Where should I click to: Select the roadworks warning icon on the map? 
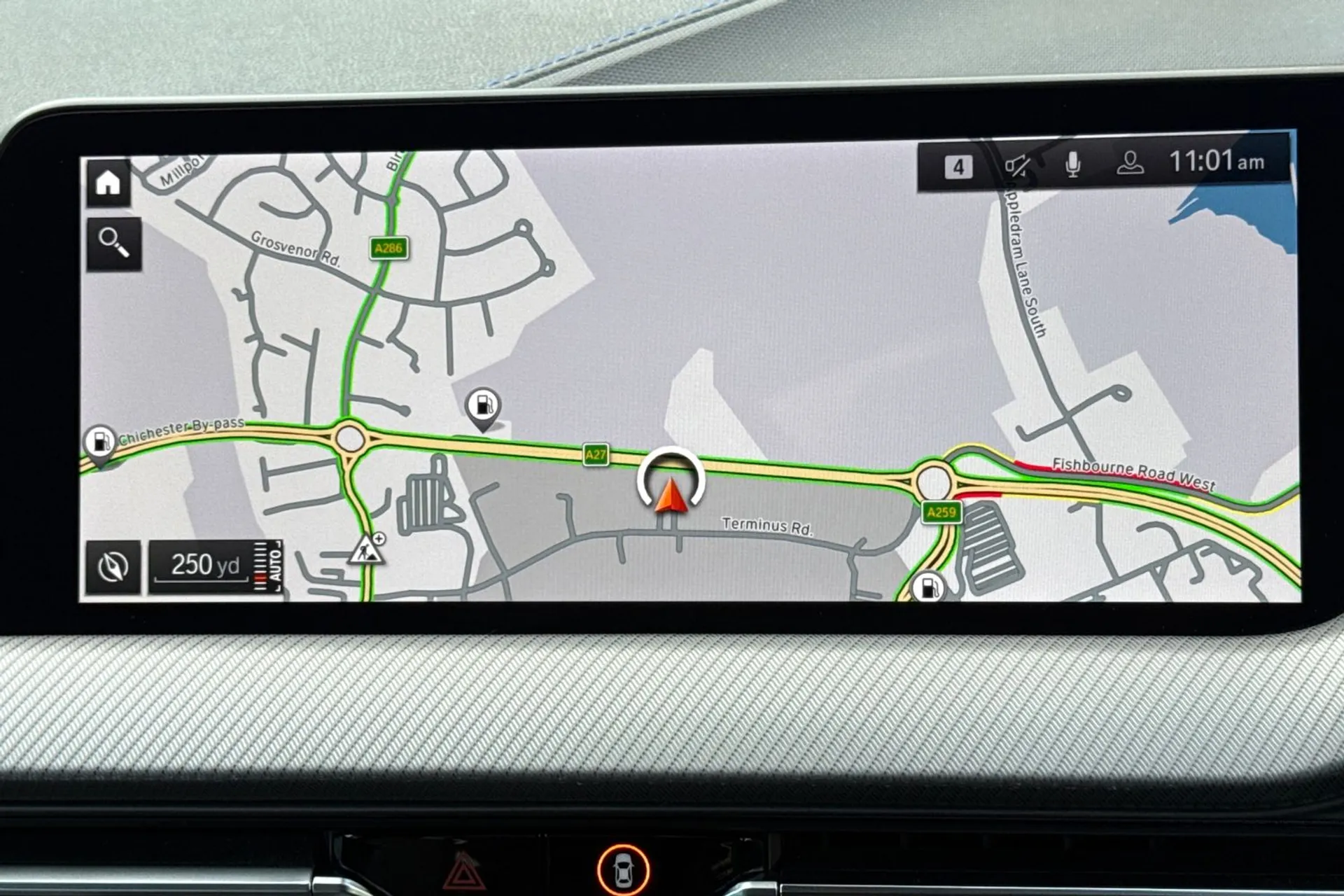pyautogui.click(x=367, y=552)
